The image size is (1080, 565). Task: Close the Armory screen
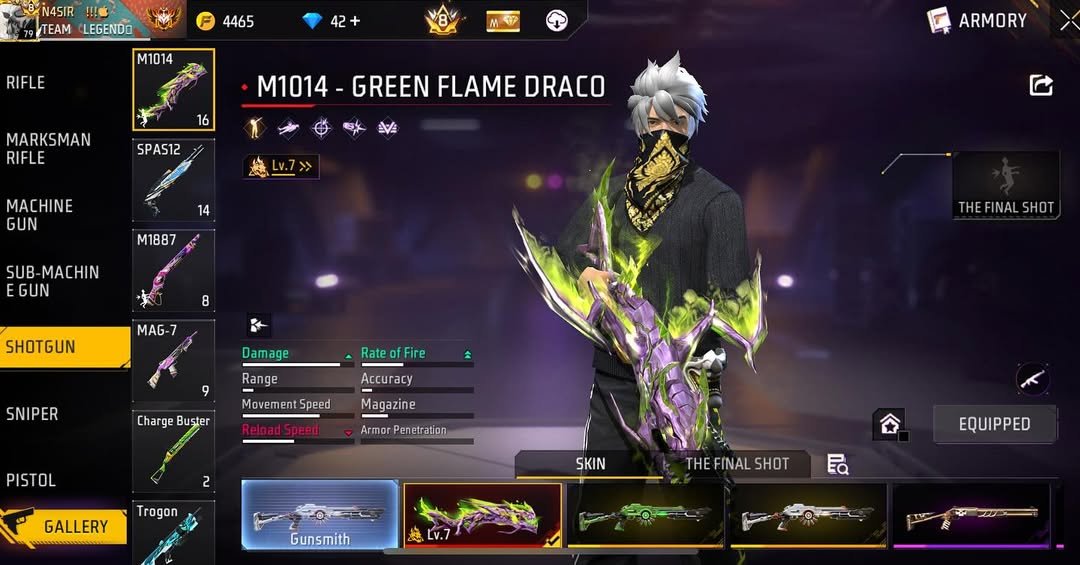(x=1068, y=20)
